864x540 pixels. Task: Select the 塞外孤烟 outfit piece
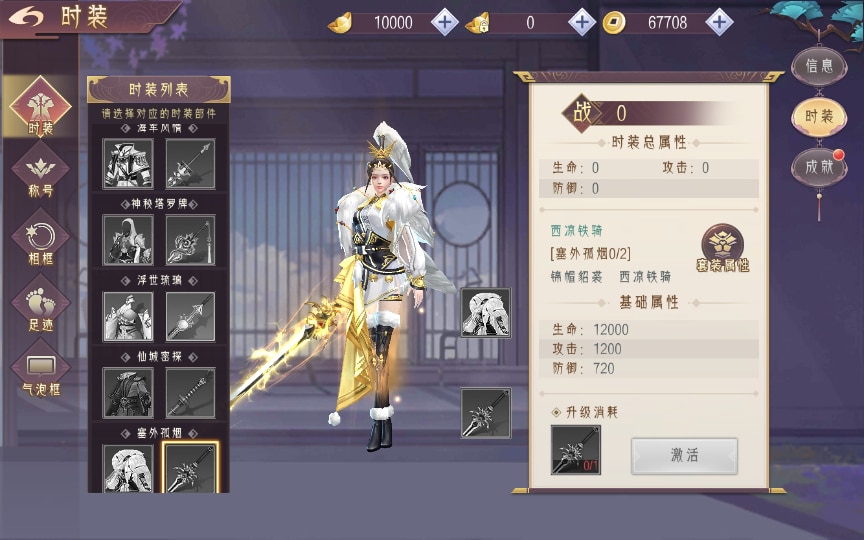tap(129, 468)
